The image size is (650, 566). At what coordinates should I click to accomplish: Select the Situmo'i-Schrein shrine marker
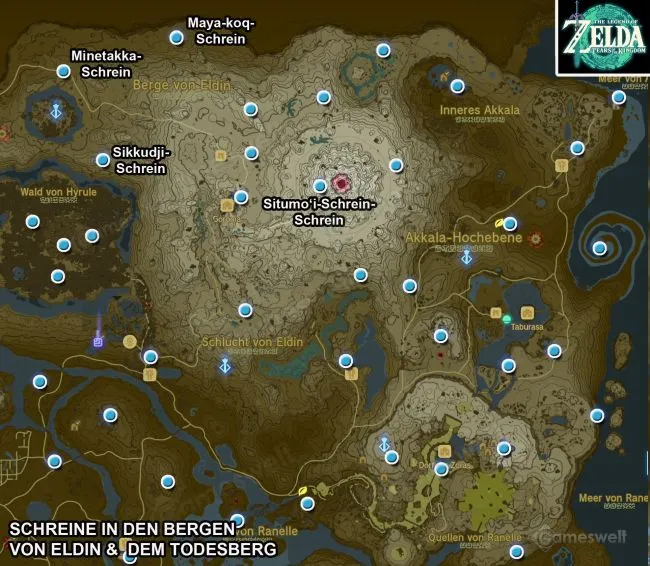320,185
